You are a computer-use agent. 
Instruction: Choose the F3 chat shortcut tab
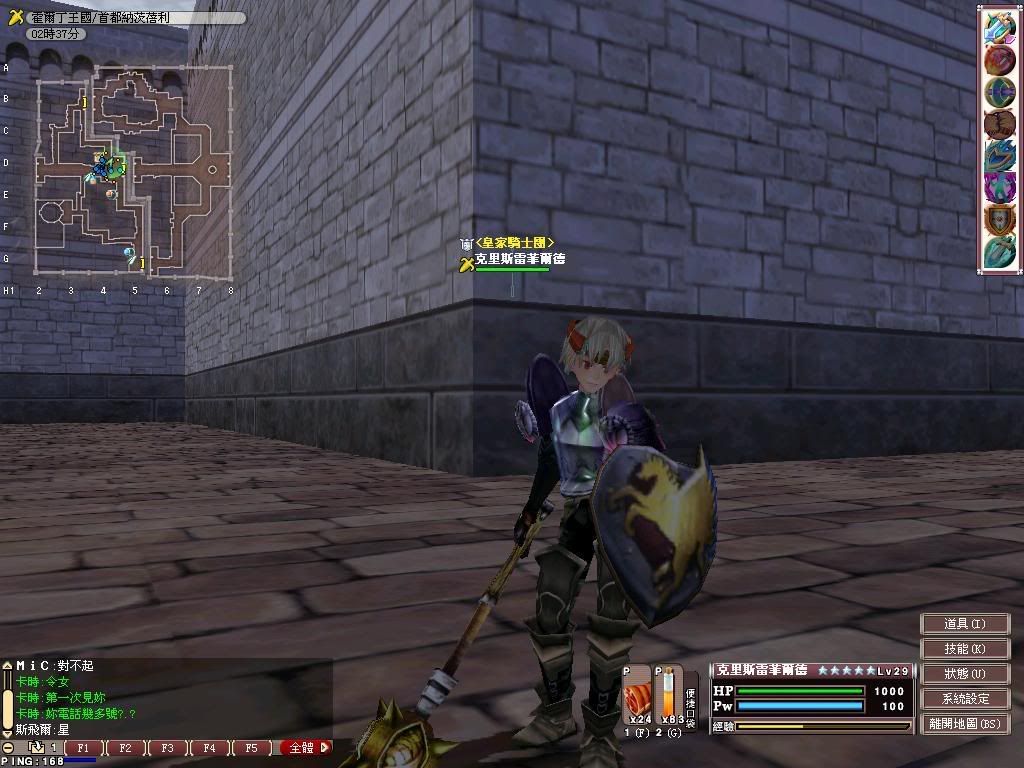point(167,747)
